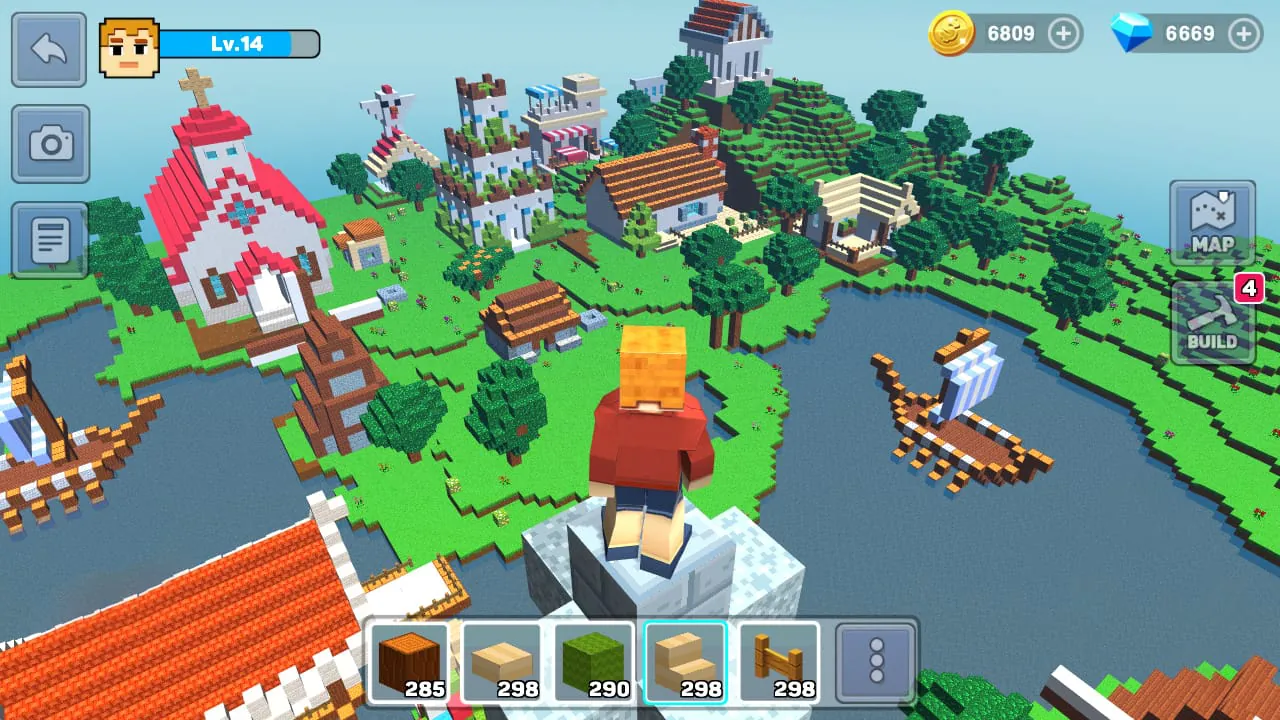
Task: Buy gems with the plus button
Action: 1243,33
